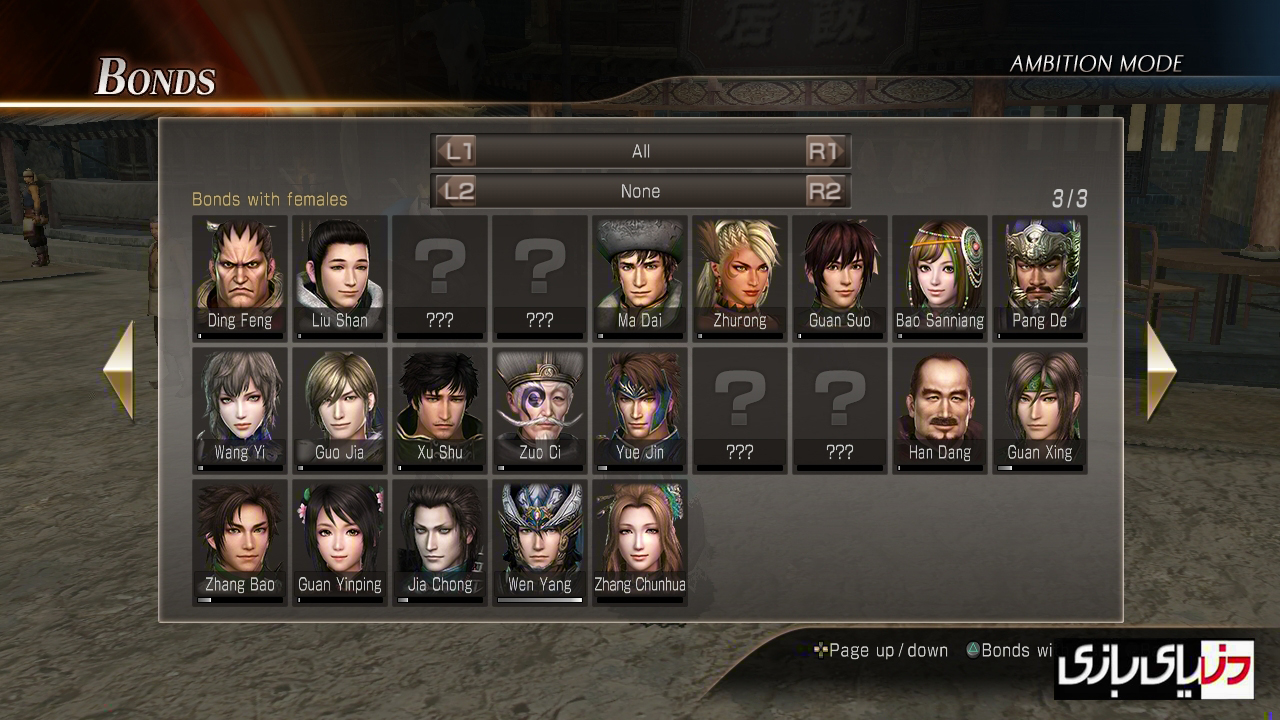
Task: Select the Wen Yang portrait
Action: pos(540,542)
